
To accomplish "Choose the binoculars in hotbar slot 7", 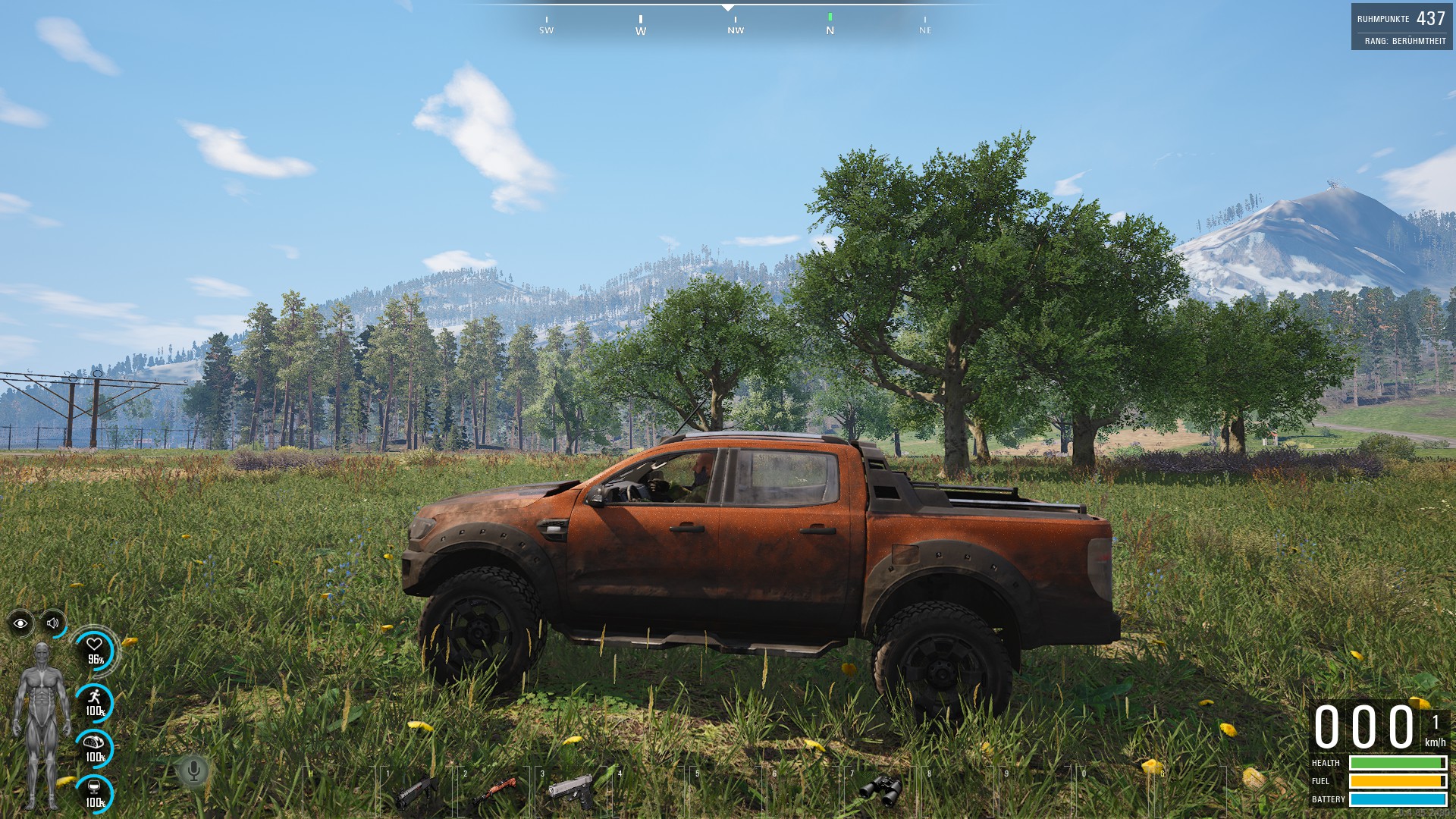I will [880, 790].
